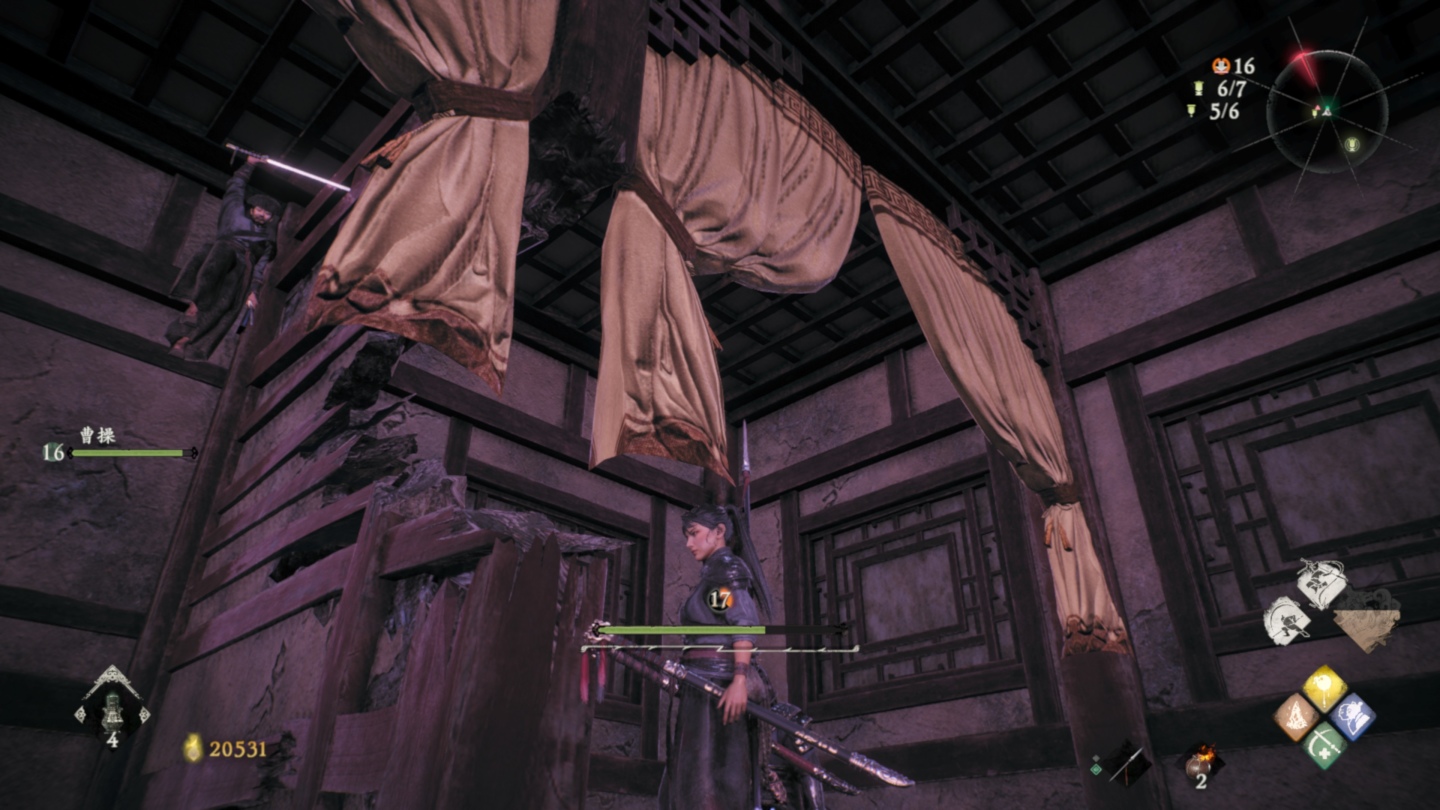Cast the orange earth spike spell
This screenshot has width=1440, height=810.
(x=1297, y=717)
